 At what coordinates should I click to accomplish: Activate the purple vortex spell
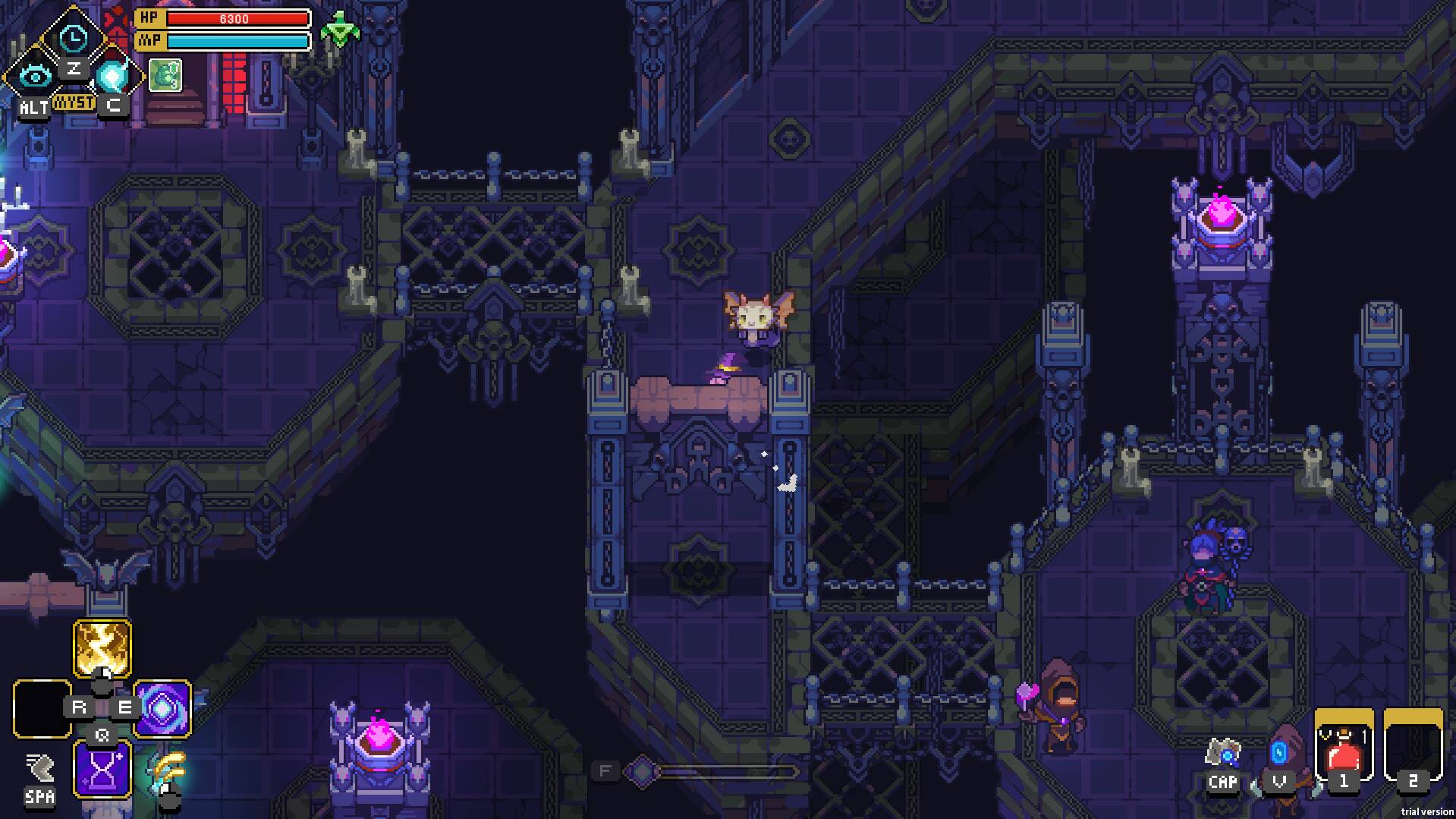coord(162,708)
